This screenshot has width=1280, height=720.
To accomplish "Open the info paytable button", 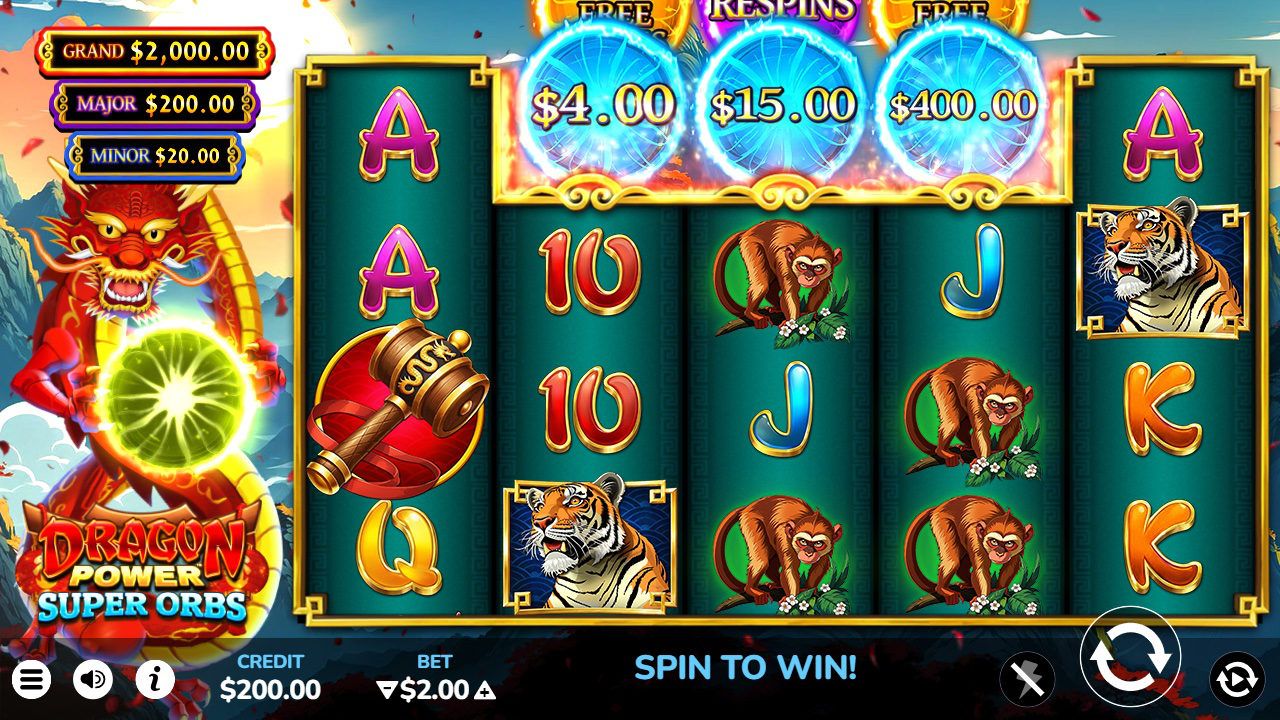I will (x=155, y=681).
